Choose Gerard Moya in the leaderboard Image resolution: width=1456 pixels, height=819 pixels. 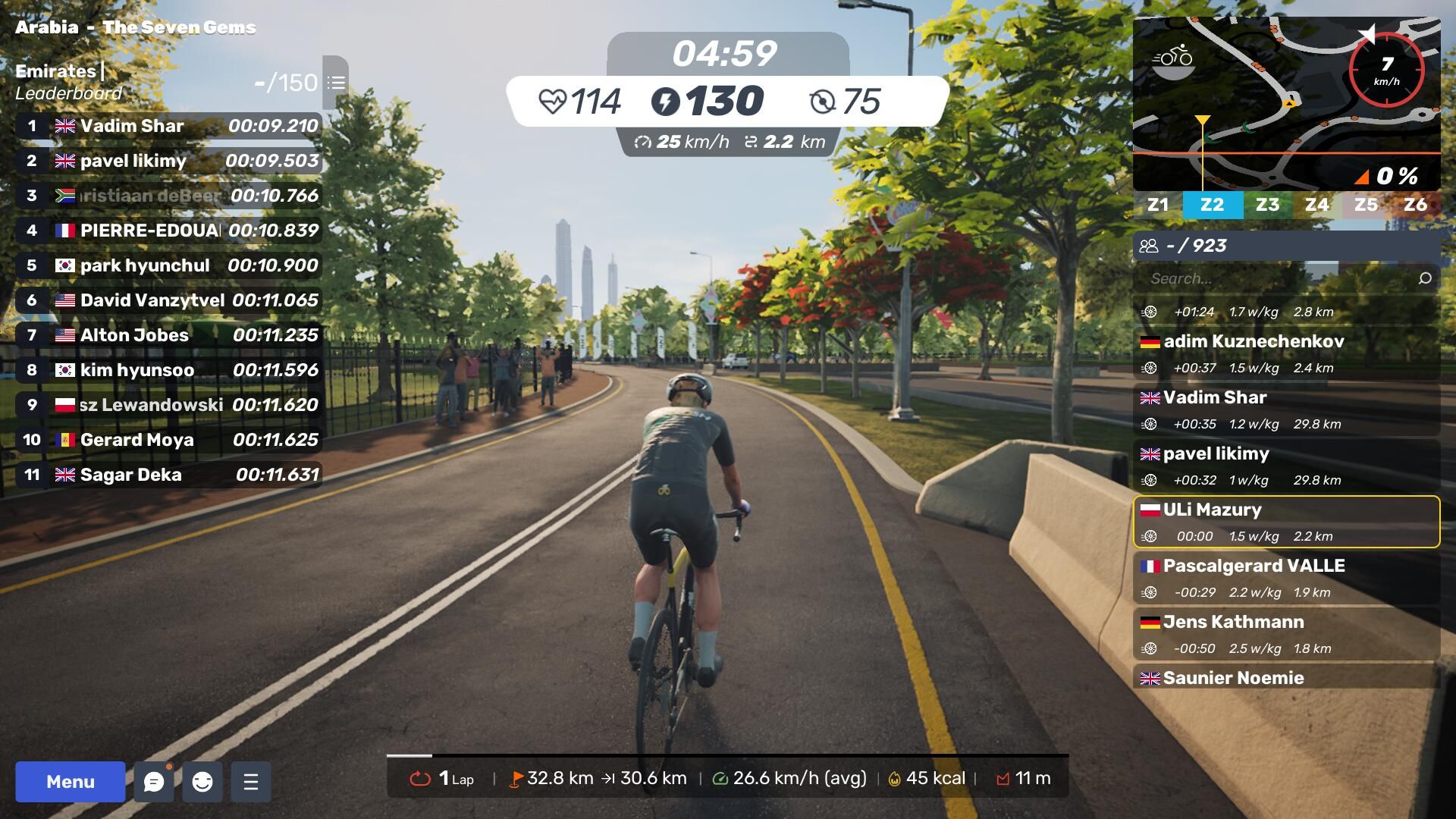(168, 440)
